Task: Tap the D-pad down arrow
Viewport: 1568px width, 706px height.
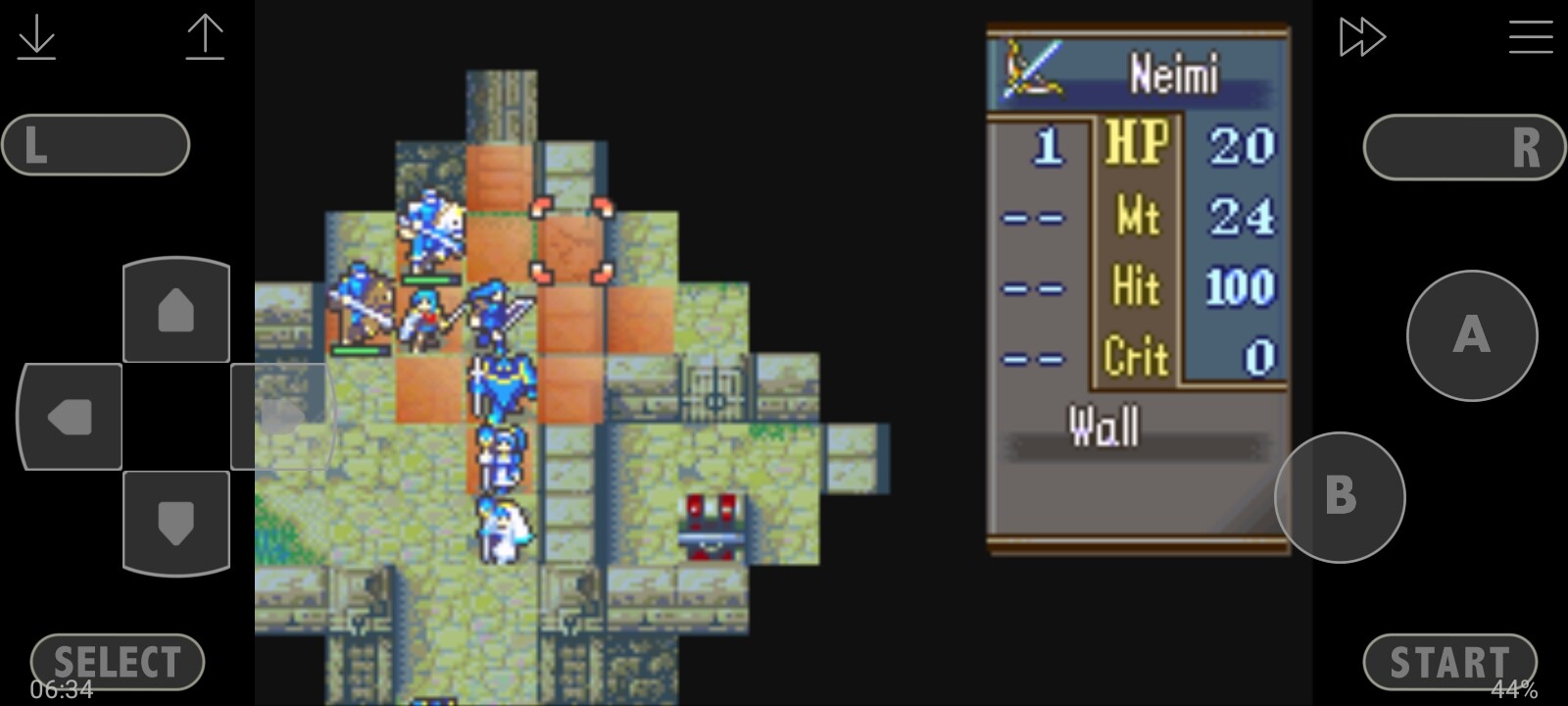Action: click(x=176, y=522)
